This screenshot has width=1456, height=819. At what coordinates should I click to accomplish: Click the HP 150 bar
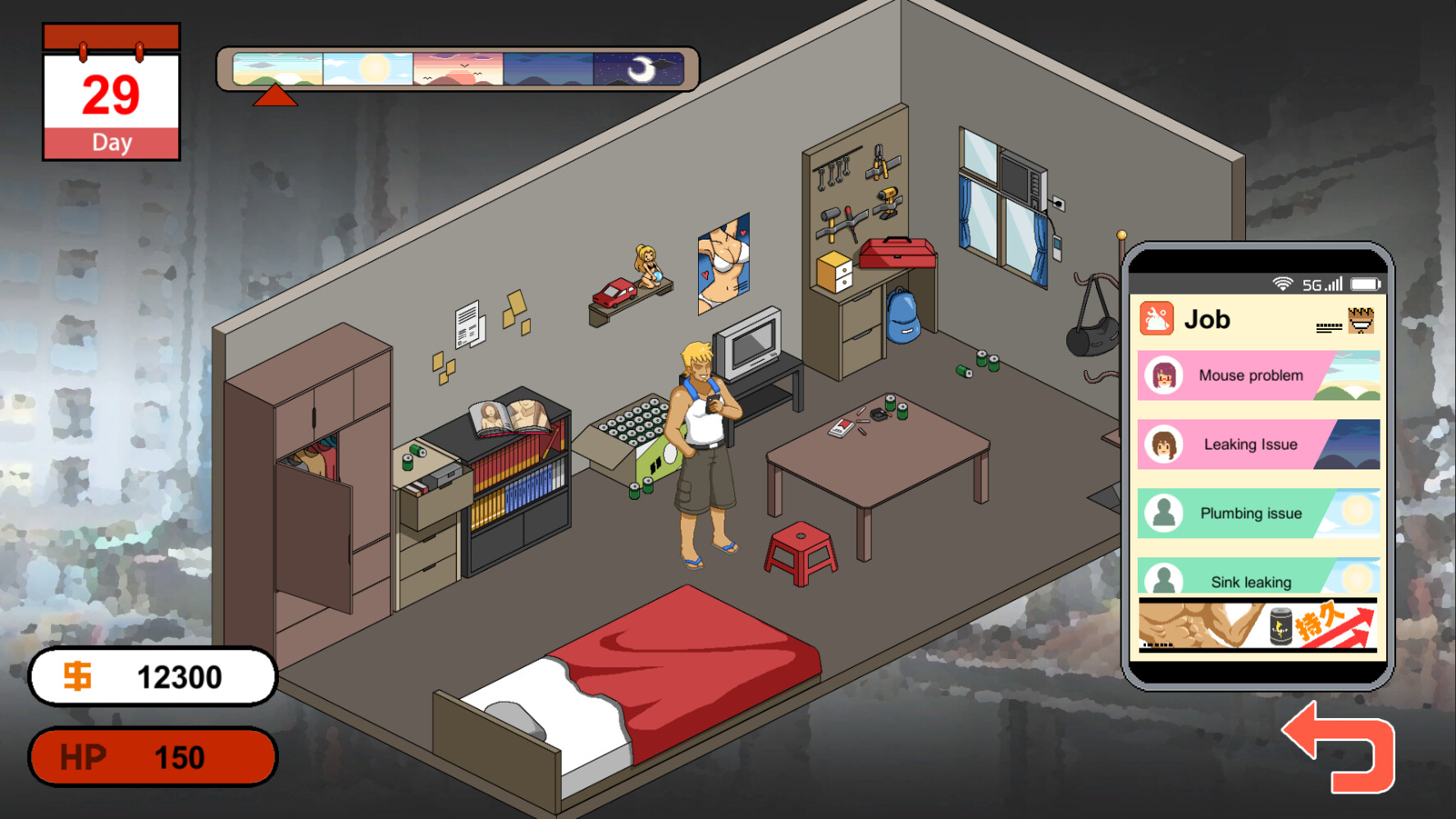tap(153, 756)
